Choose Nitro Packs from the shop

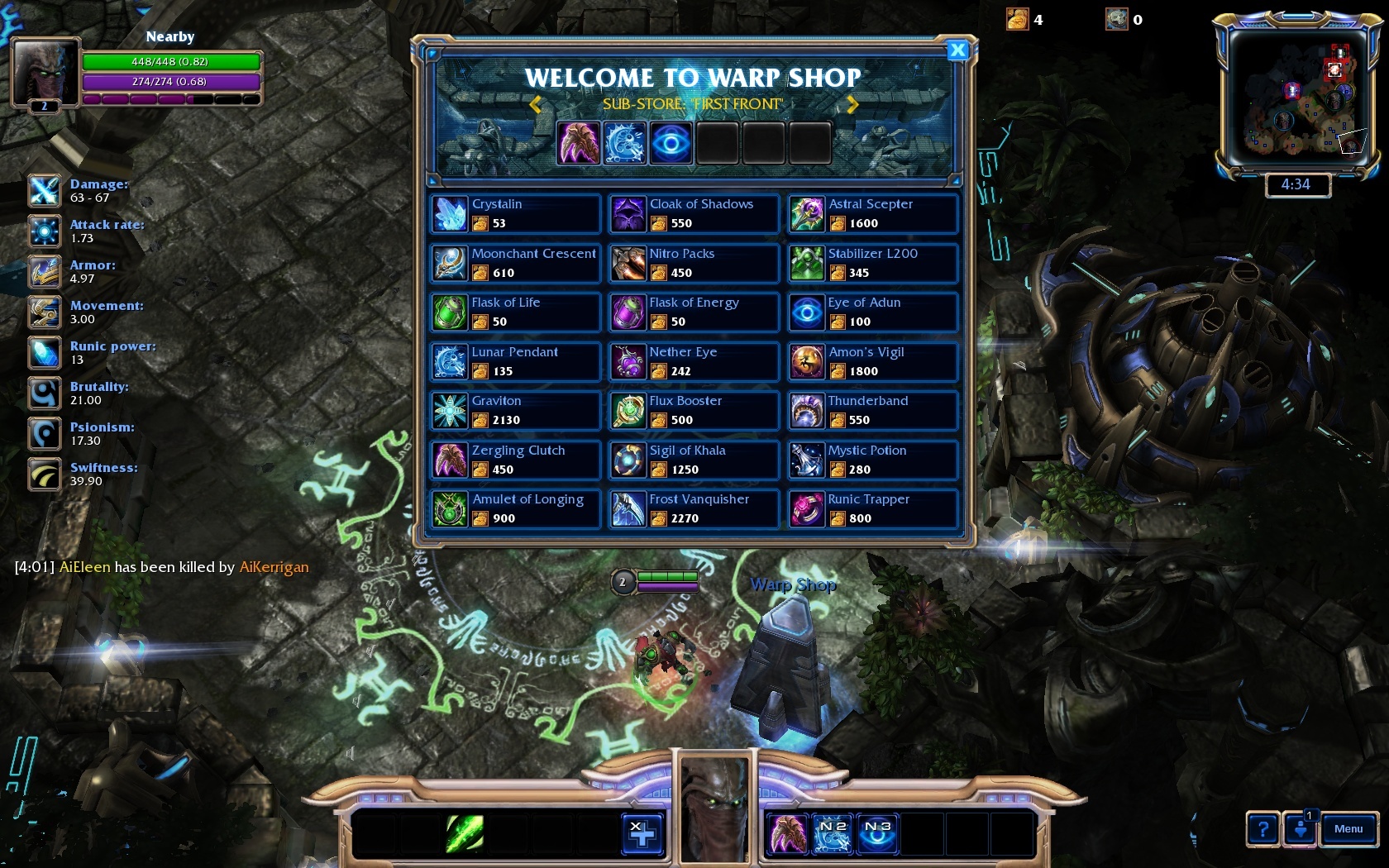tap(694, 263)
